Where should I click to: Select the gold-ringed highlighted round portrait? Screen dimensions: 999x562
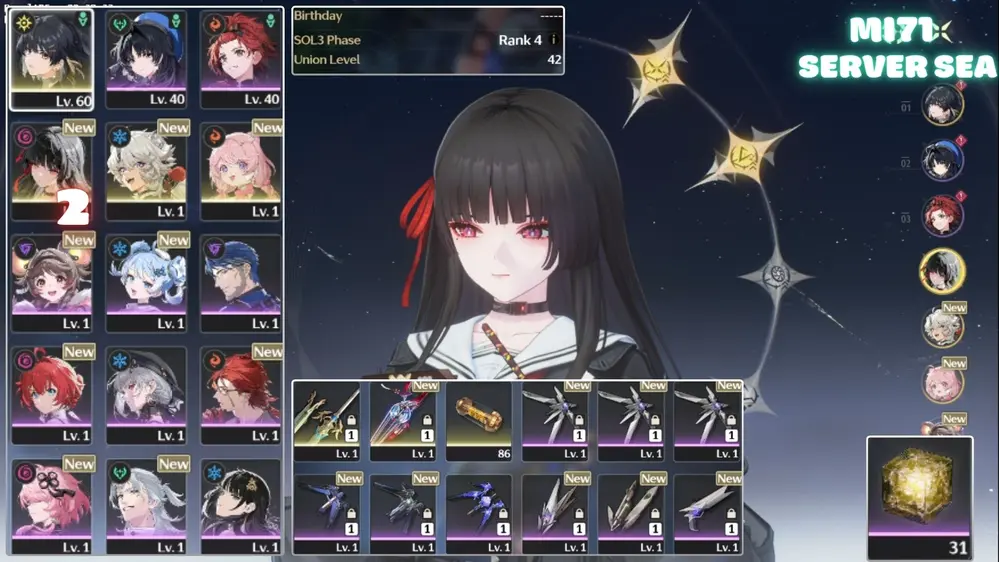(942, 271)
